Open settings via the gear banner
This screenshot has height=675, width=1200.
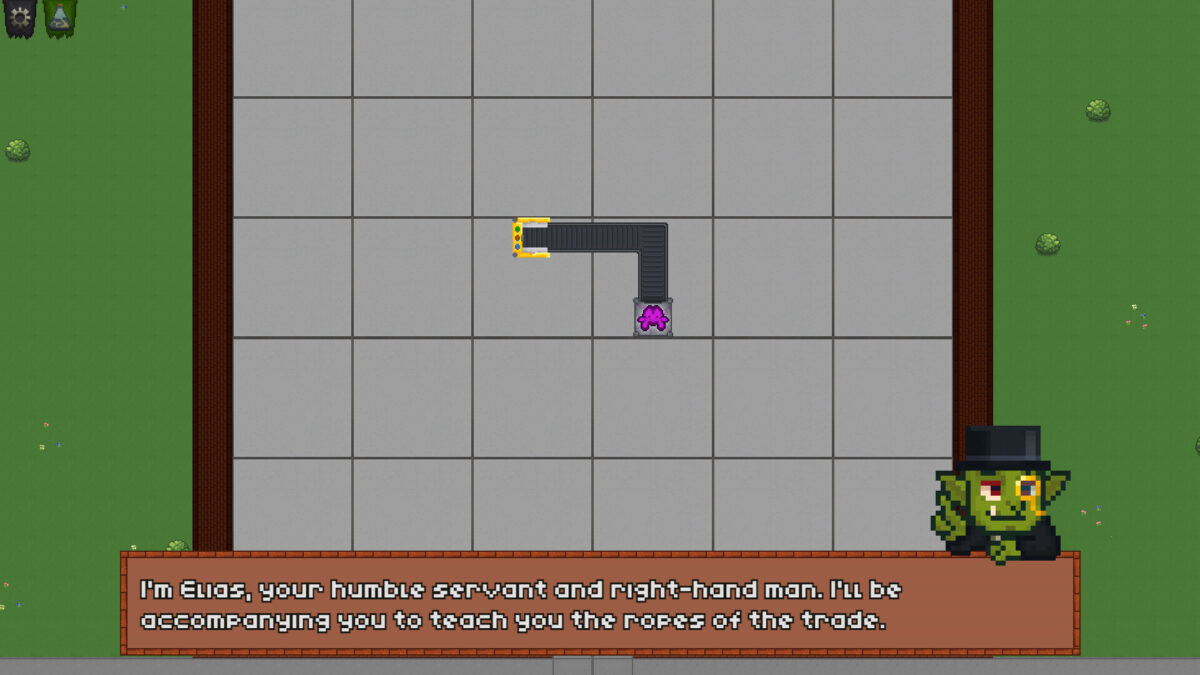point(20,16)
